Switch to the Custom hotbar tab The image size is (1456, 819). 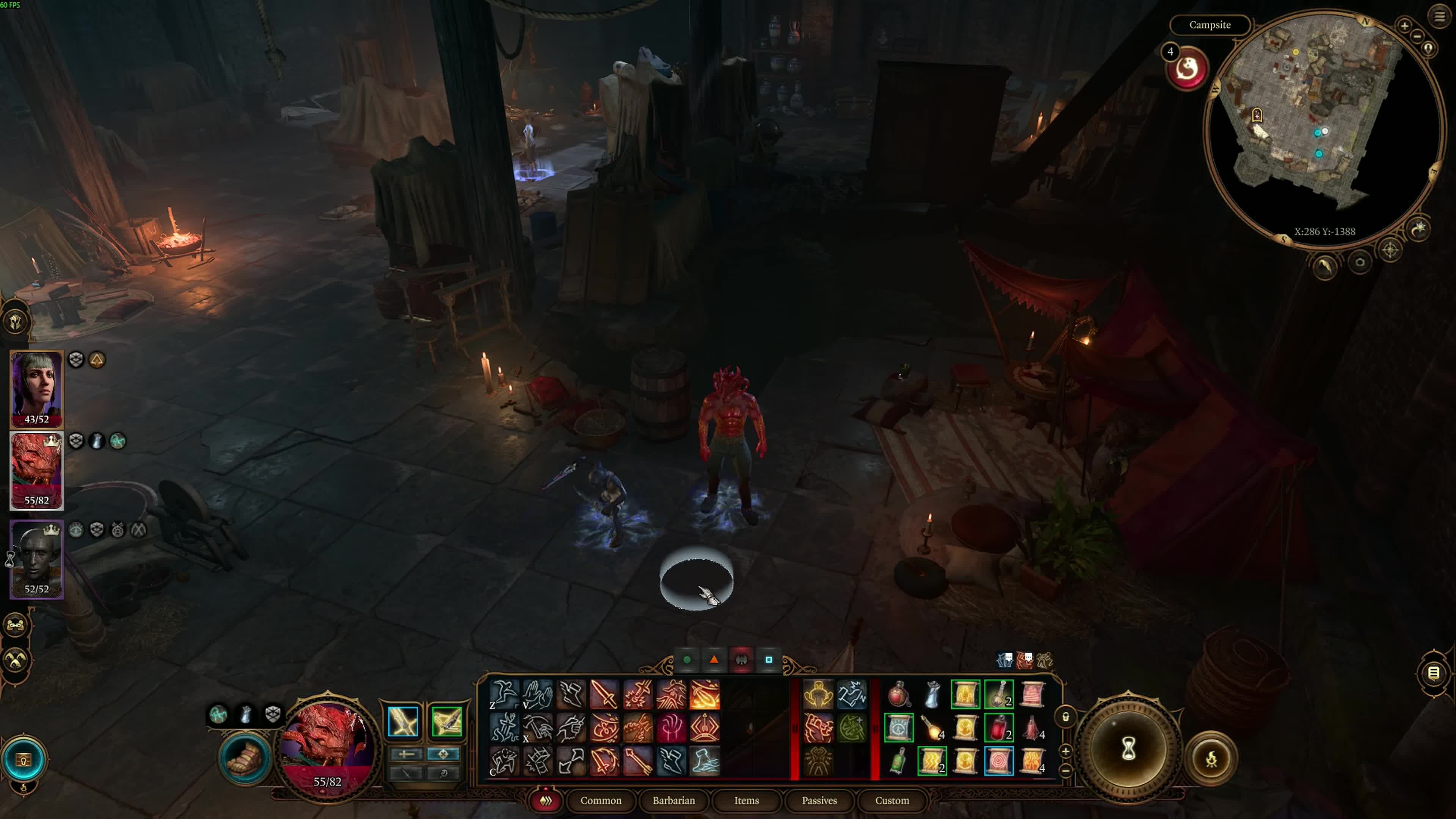click(x=892, y=800)
